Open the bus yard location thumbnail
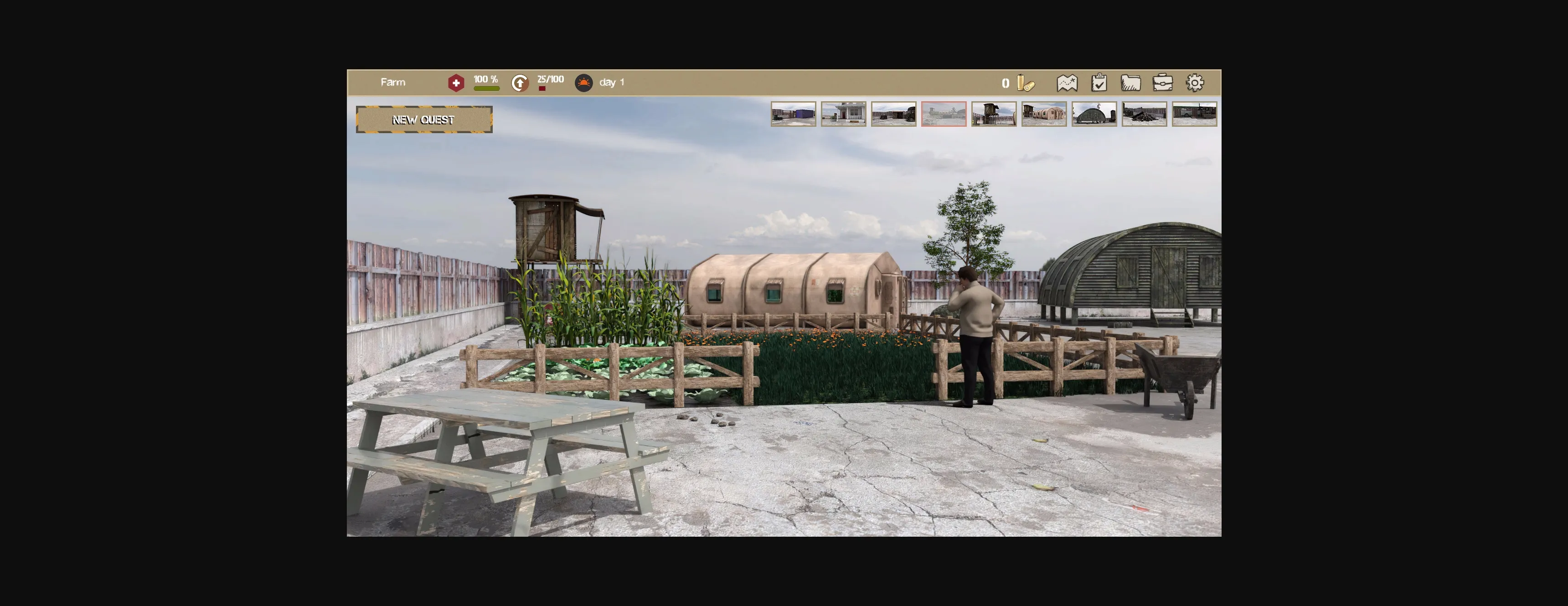This screenshot has height=606, width=1568. tap(893, 114)
